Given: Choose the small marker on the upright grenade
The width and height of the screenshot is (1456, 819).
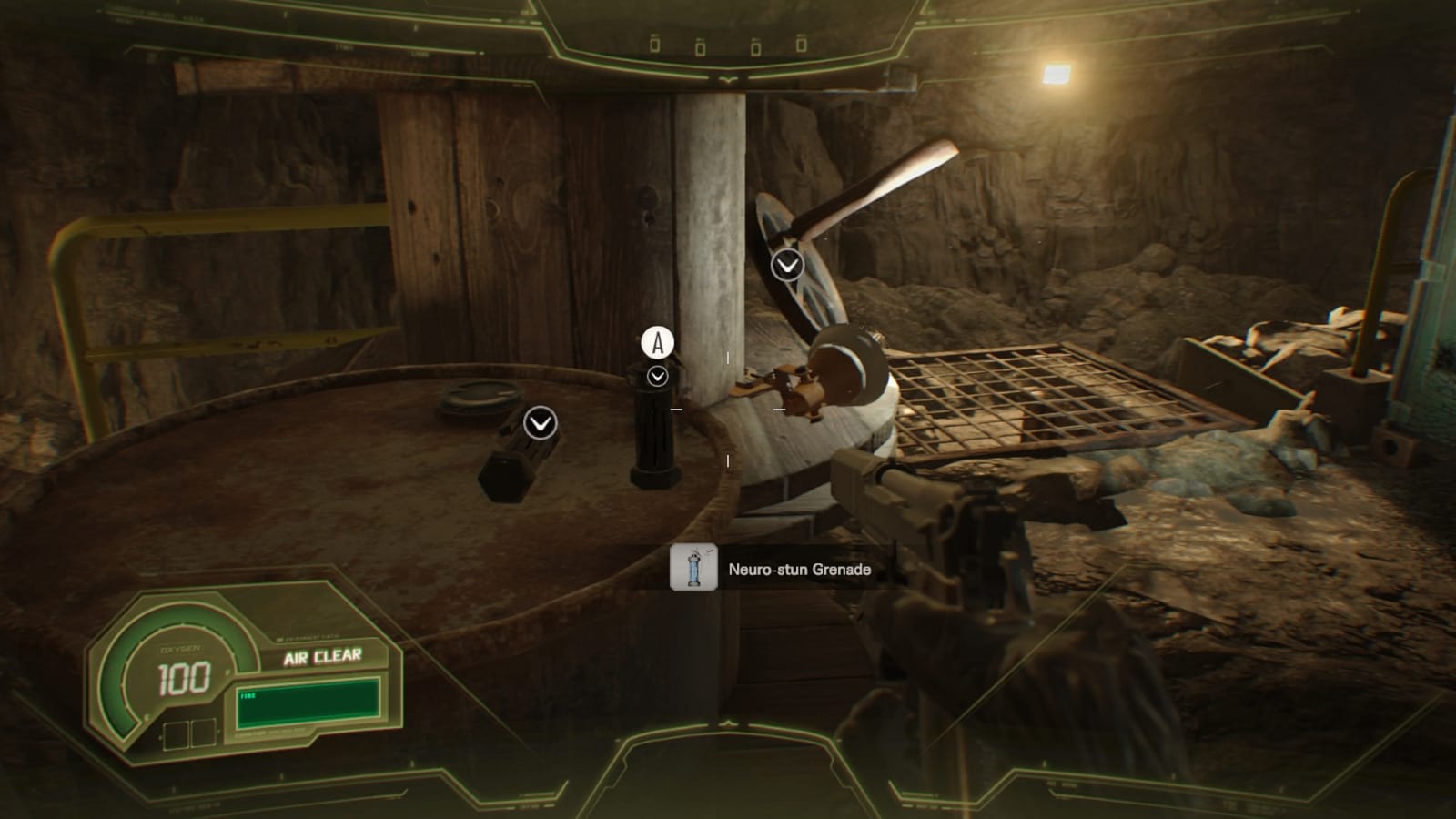Looking at the screenshot, I should click(x=657, y=376).
